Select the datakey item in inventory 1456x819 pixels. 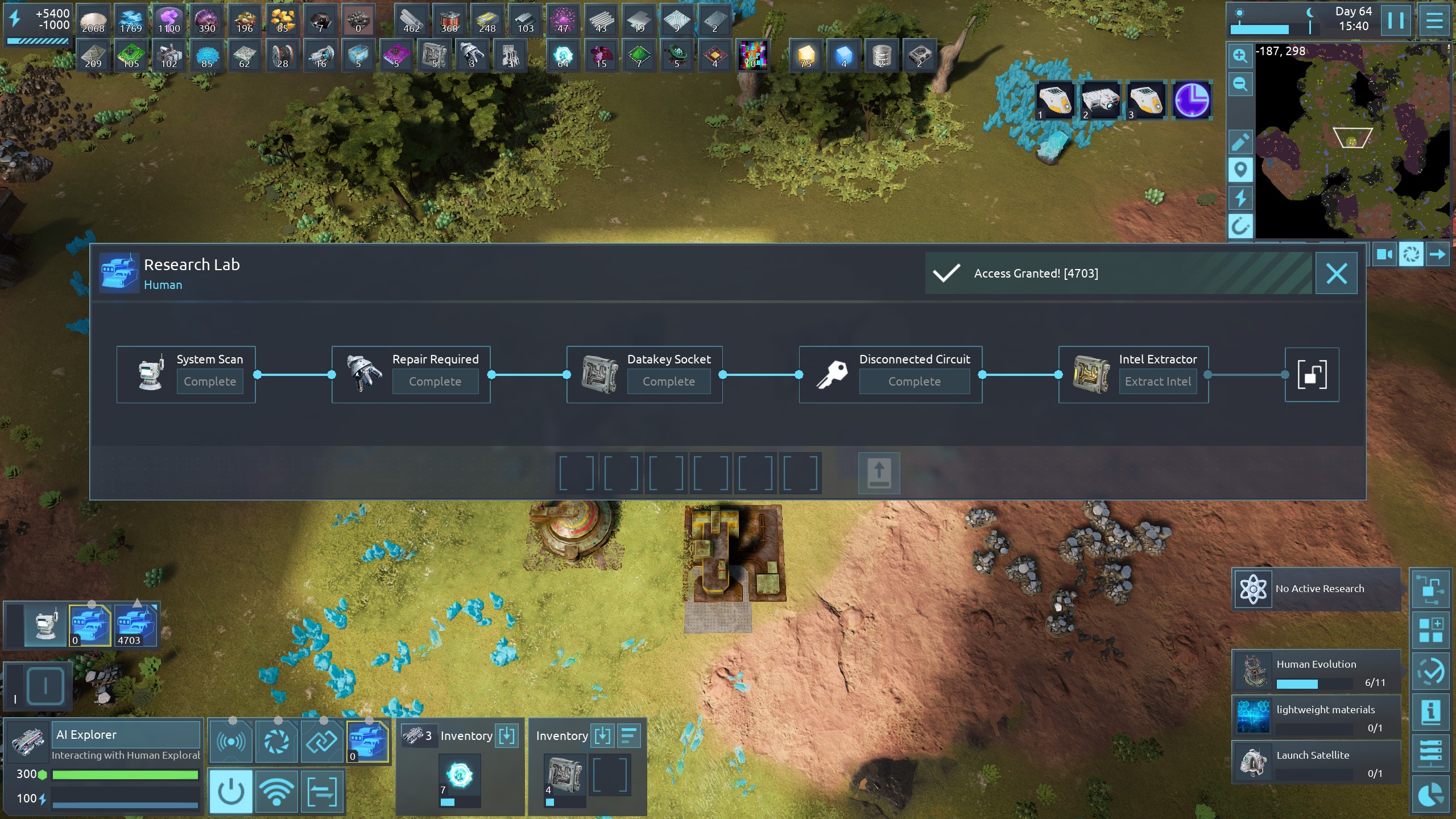click(564, 774)
